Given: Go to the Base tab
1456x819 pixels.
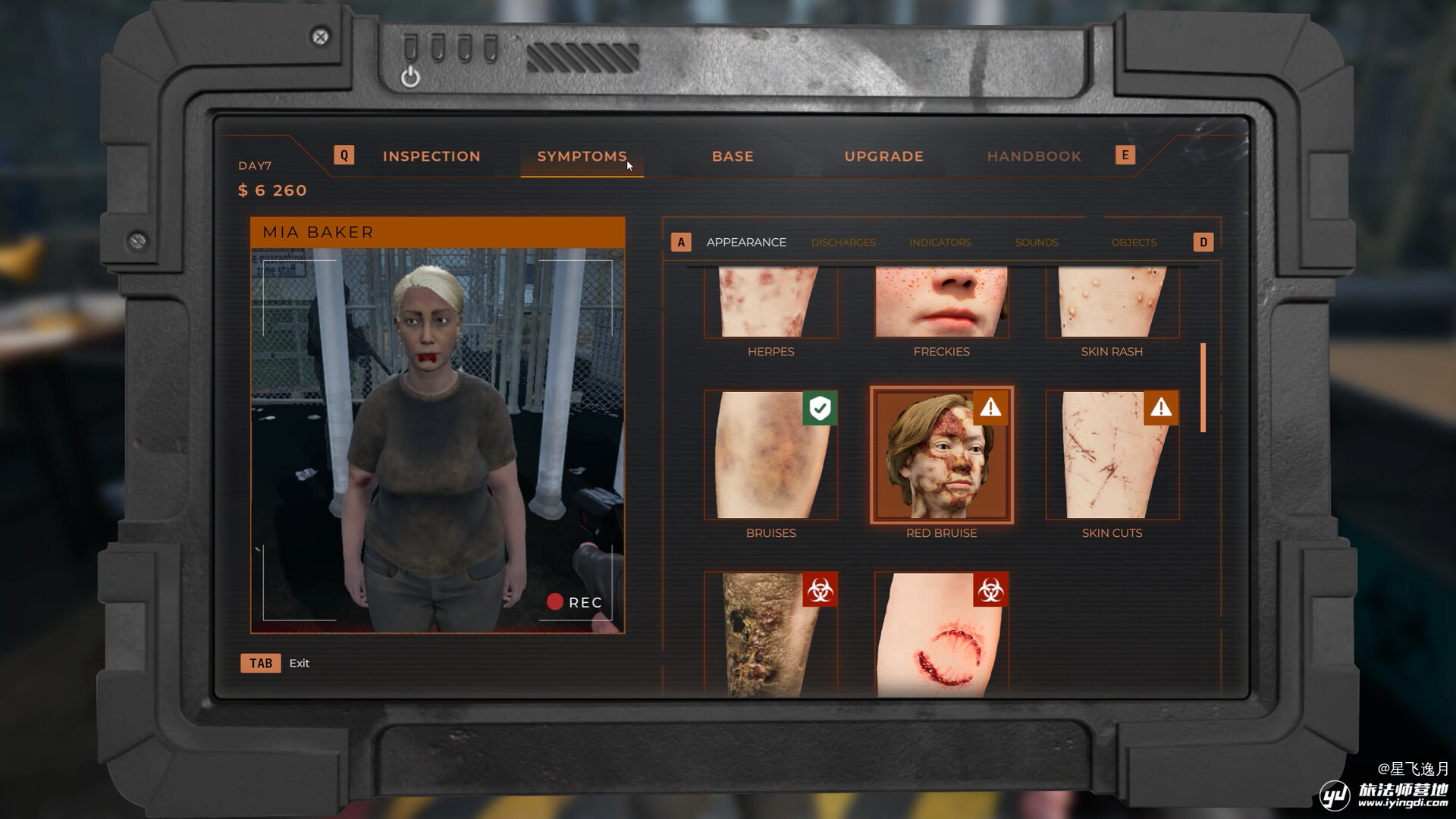Looking at the screenshot, I should click(x=733, y=156).
